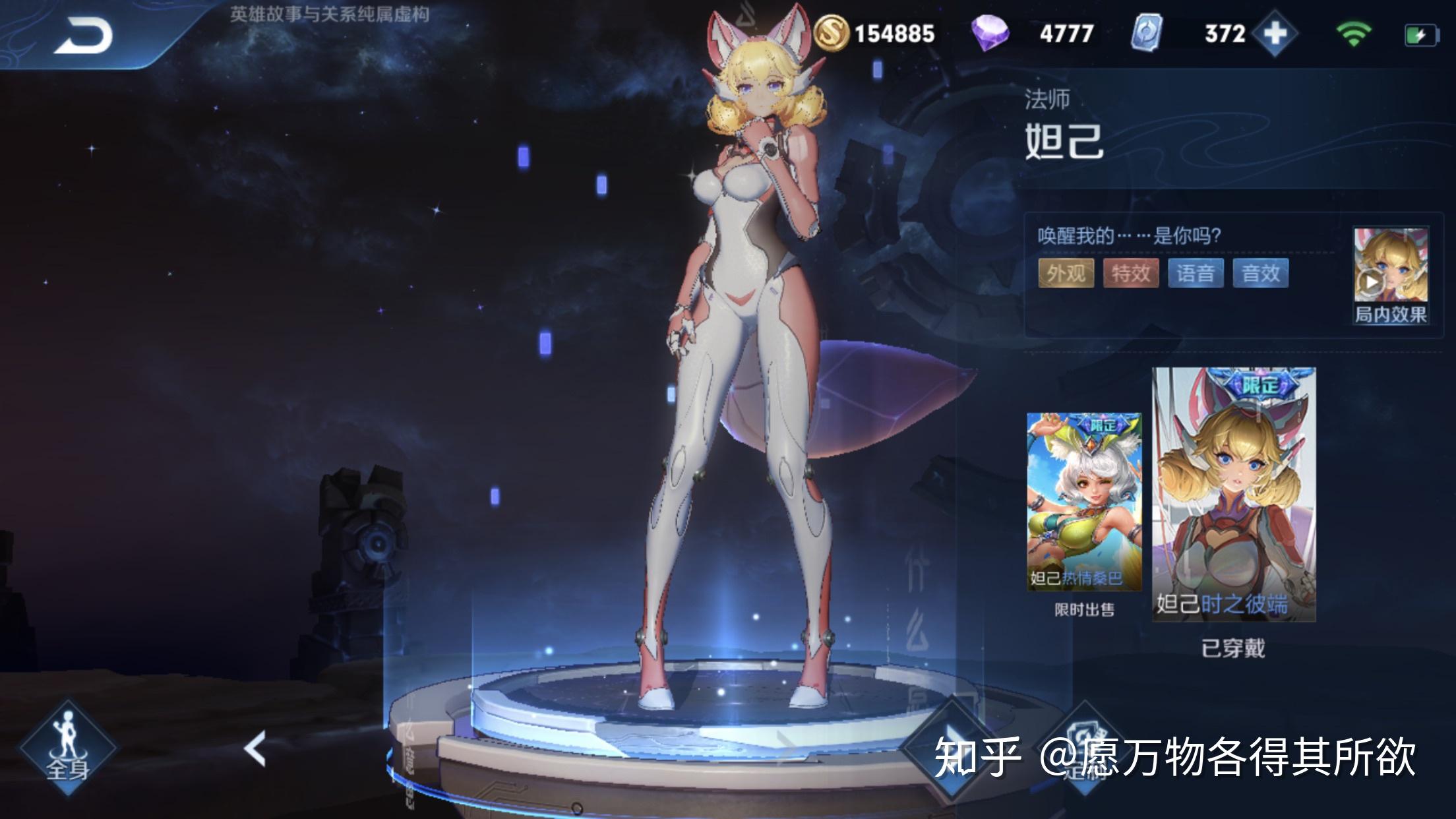The image size is (1456, 819).
Task: Go back with the return arrow
Action: [83, 36]
